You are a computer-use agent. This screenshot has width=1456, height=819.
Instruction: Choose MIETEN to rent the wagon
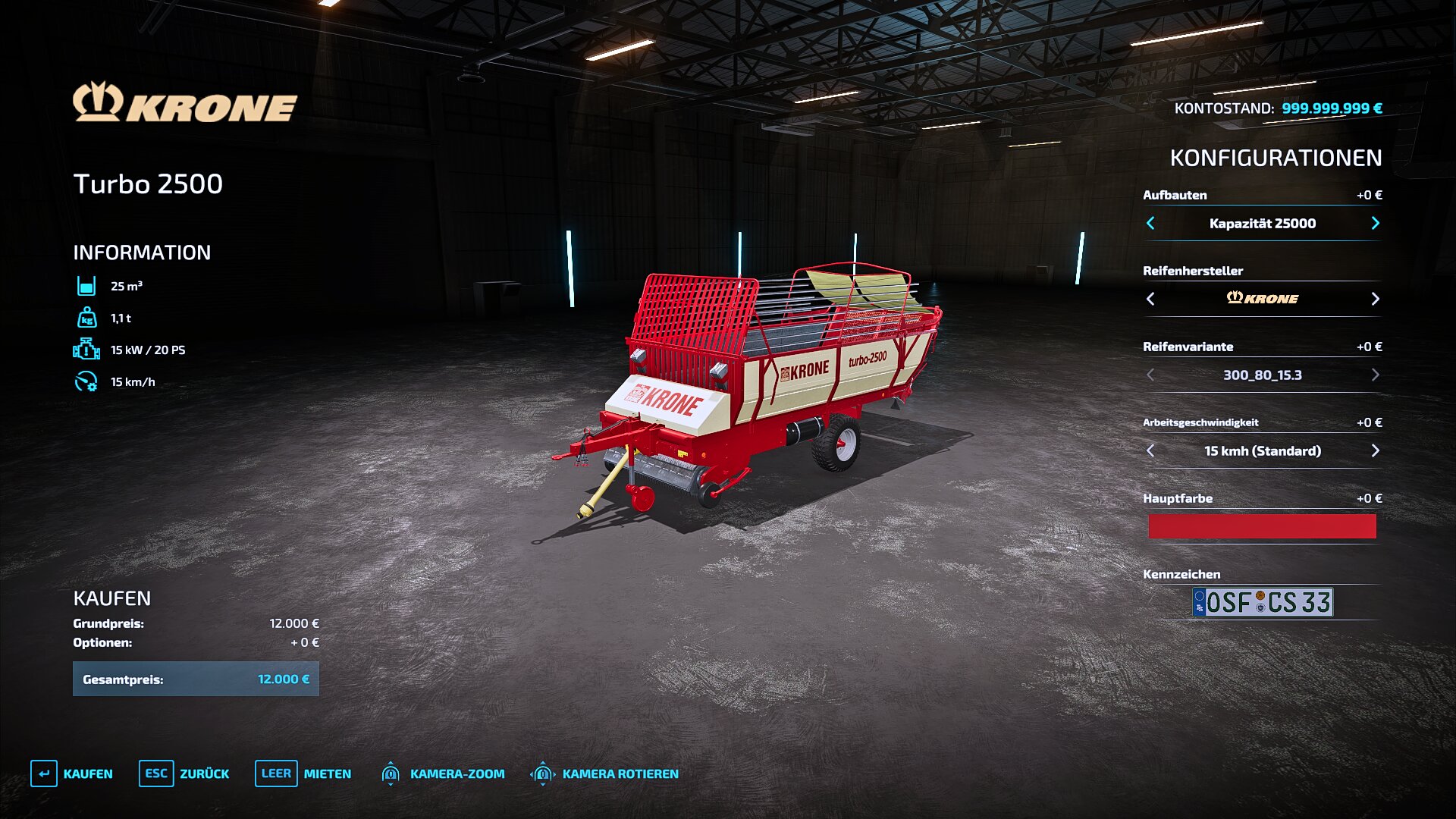tap(303, 773)
